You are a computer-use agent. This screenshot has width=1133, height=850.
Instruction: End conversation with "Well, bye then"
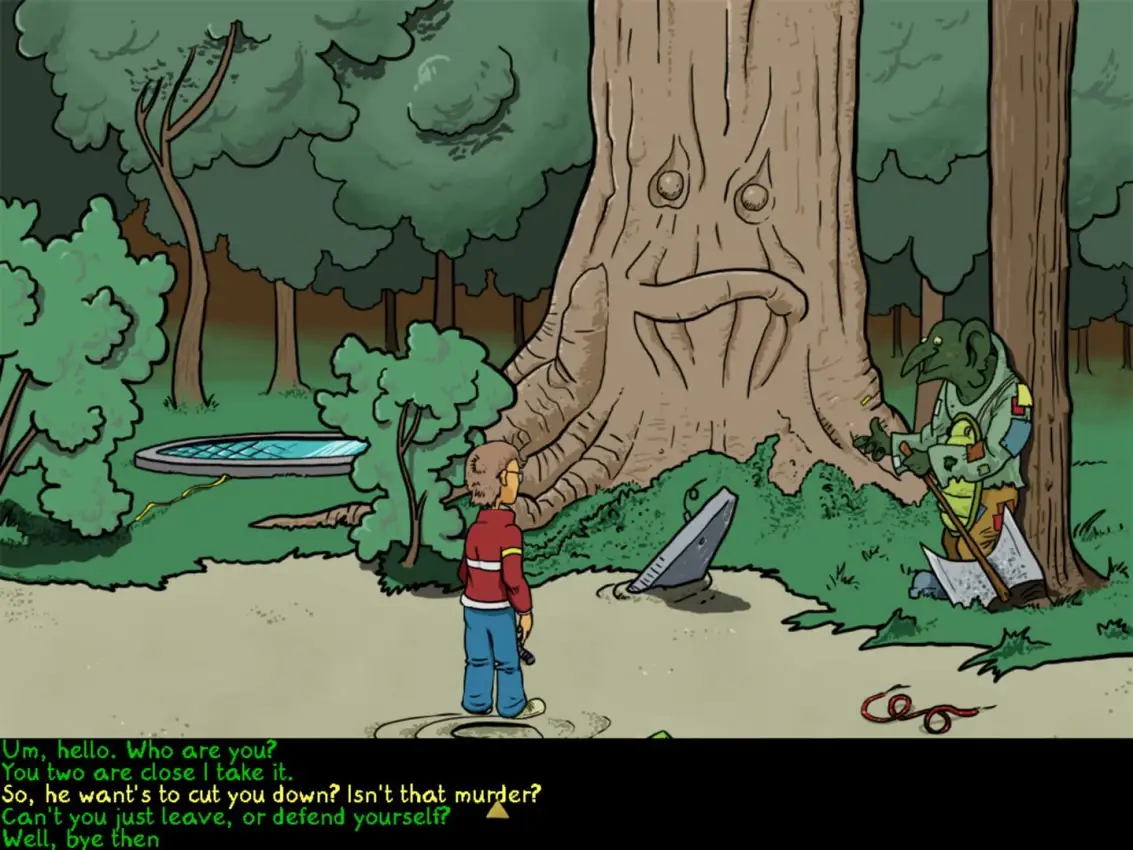click(x=81, y=840)
